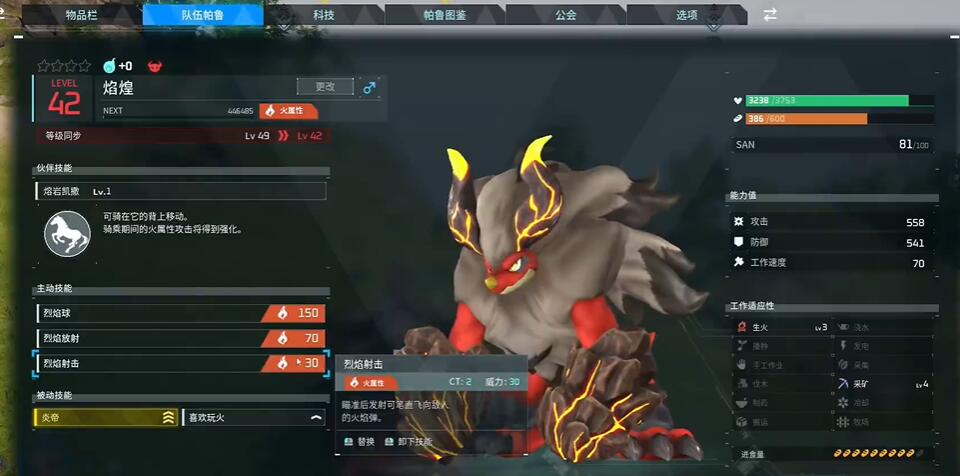Click the 熔岩凯撒 partner skill bar
The width and height of the screenshot is (960, 476).
pos(180,191)
